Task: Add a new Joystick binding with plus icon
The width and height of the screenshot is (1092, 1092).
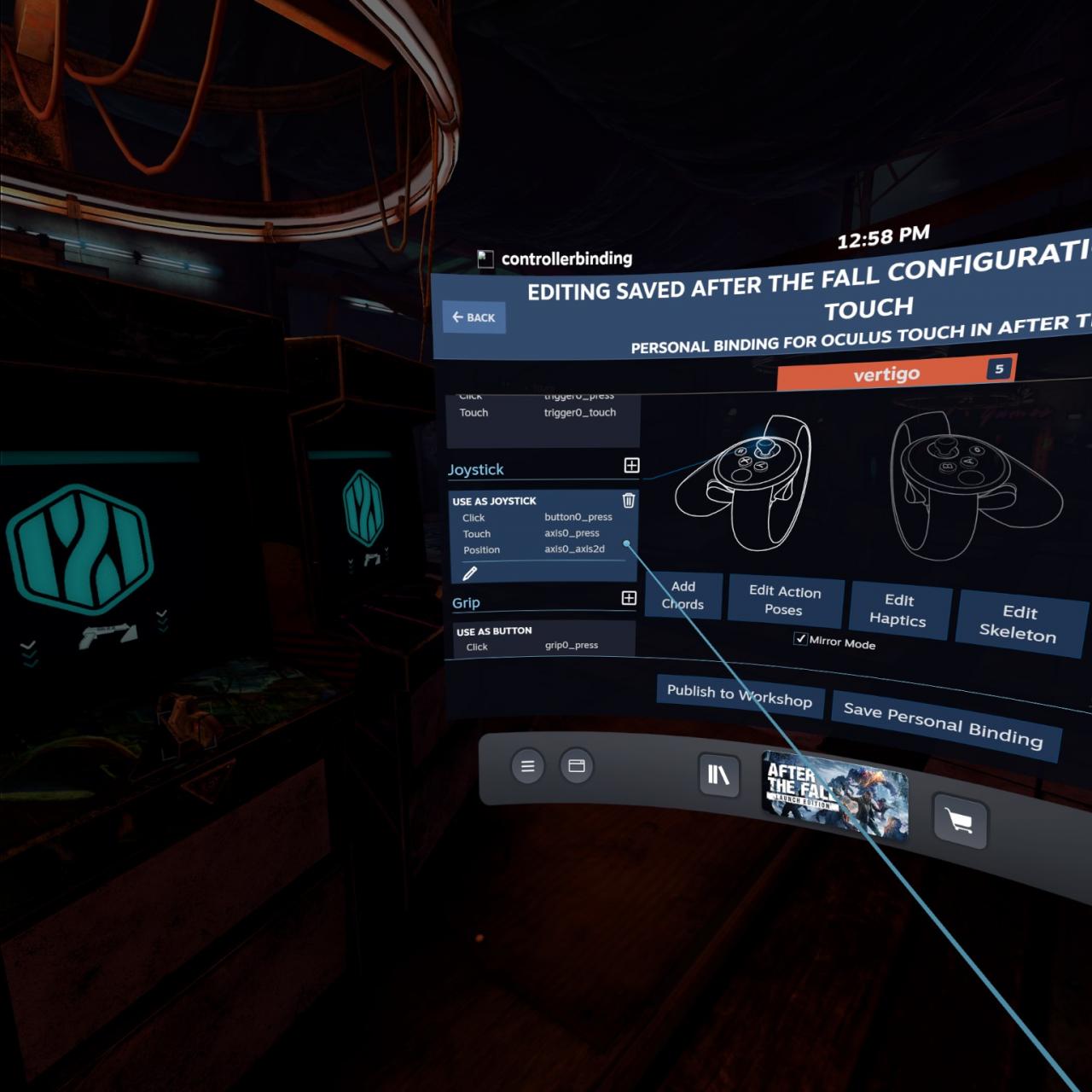Action: pyautogui.click(x=631, y=465)
